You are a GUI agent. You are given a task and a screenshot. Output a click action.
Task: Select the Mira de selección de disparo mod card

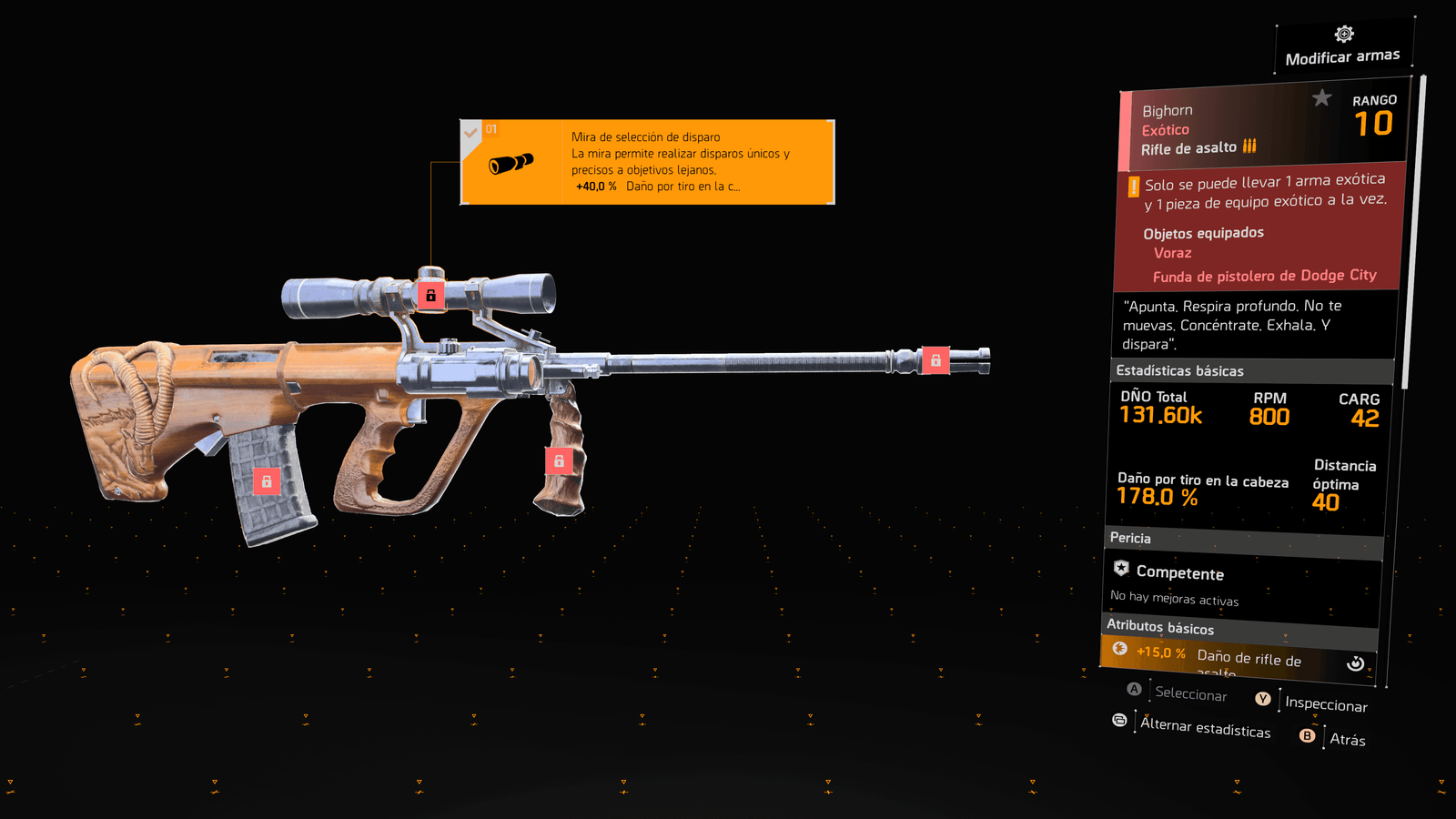pyautogui.click(x=647, y=162)
